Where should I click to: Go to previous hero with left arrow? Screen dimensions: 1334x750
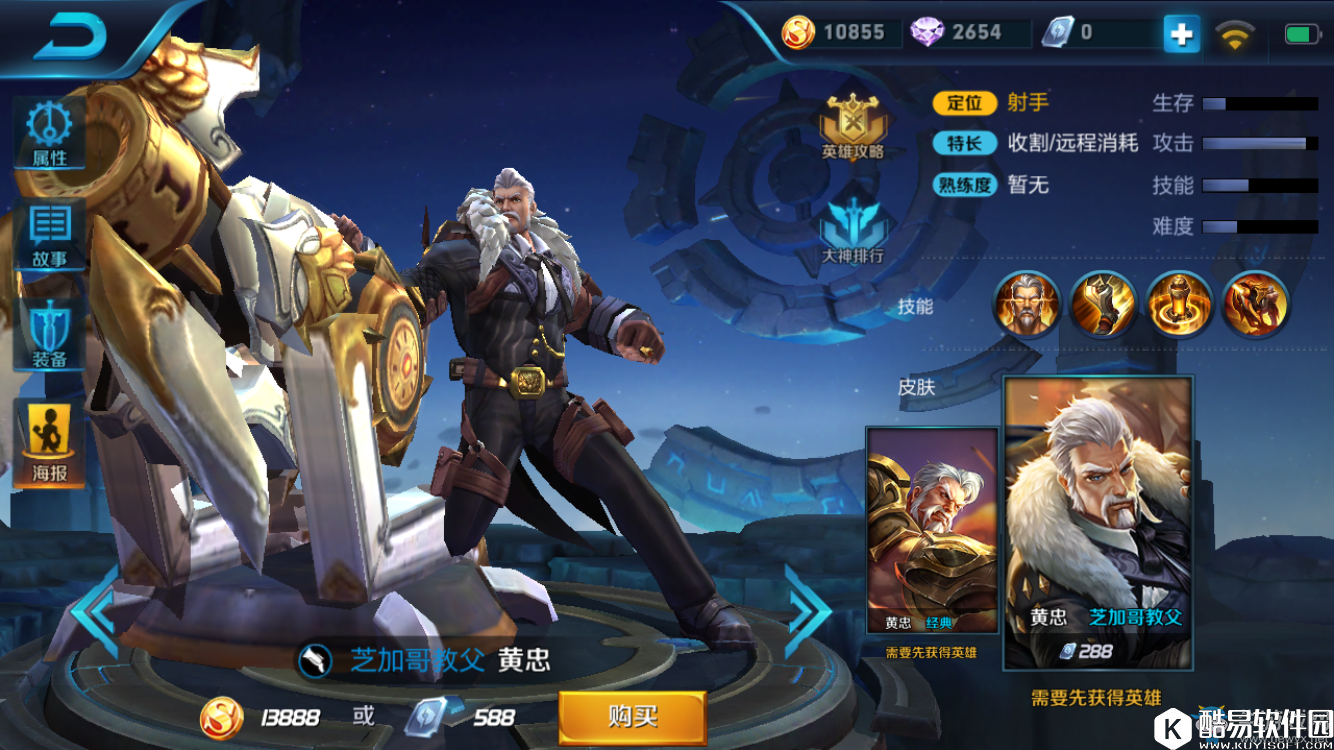(97, 612)
